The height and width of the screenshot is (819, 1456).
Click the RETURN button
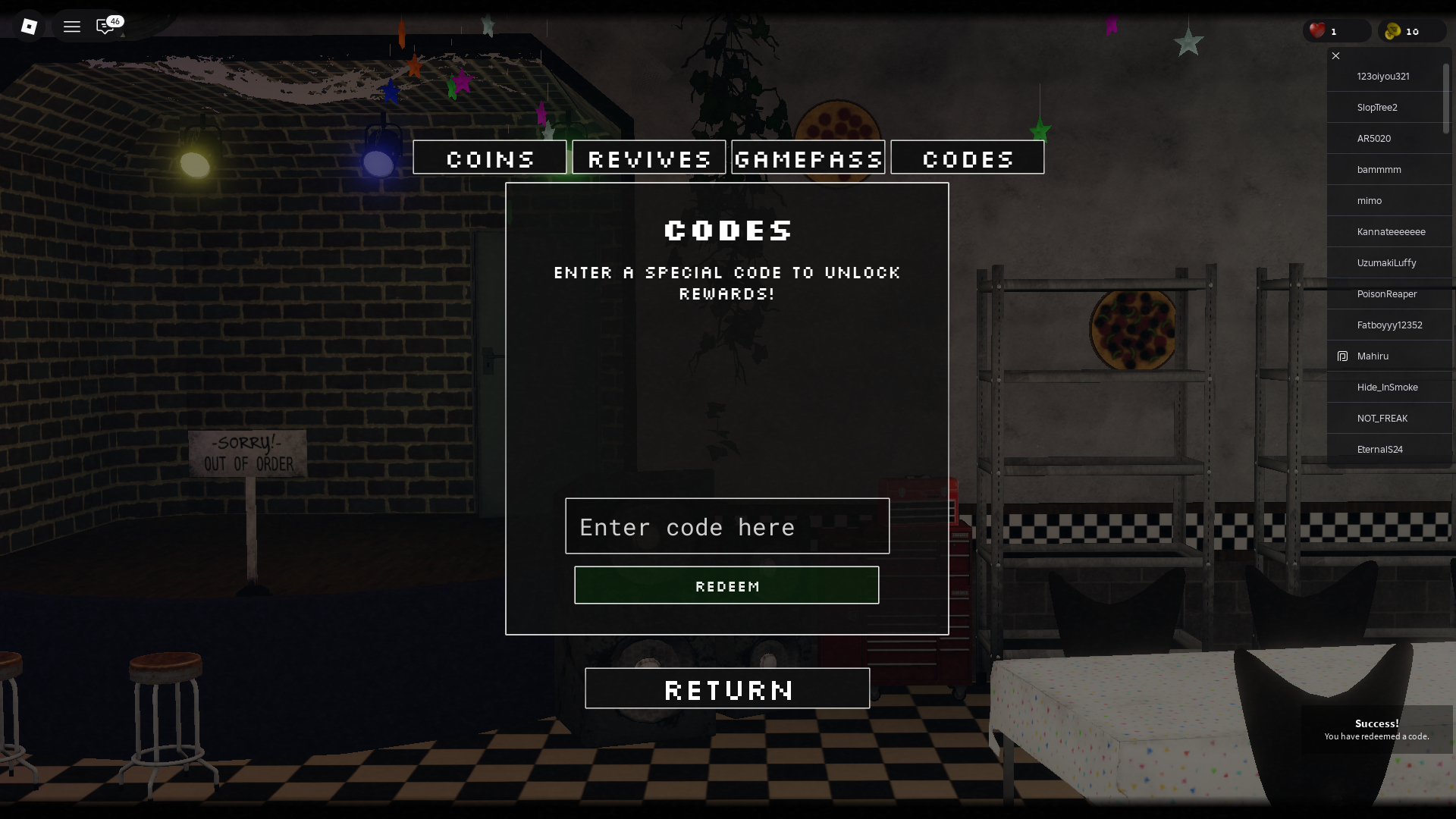(727, 689)
